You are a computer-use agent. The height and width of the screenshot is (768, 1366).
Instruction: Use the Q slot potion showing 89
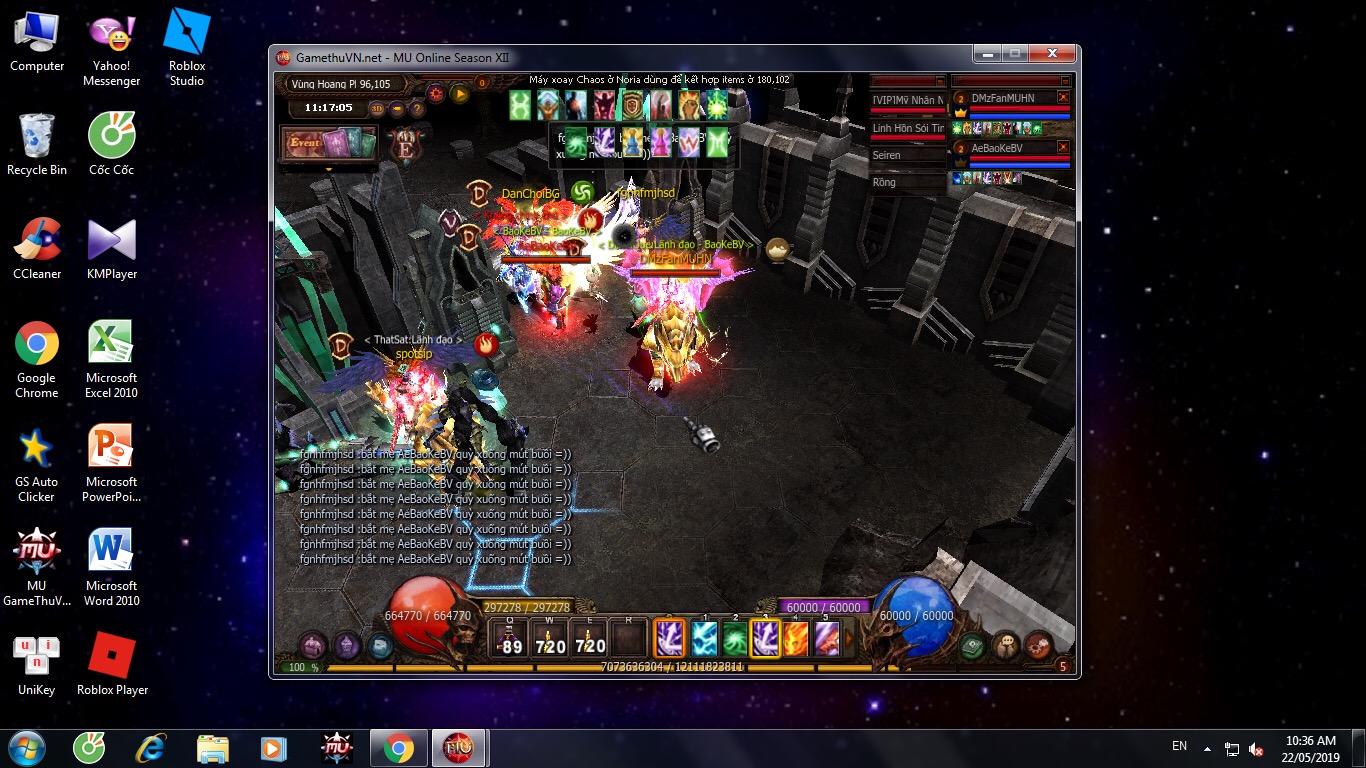[511, 639]
